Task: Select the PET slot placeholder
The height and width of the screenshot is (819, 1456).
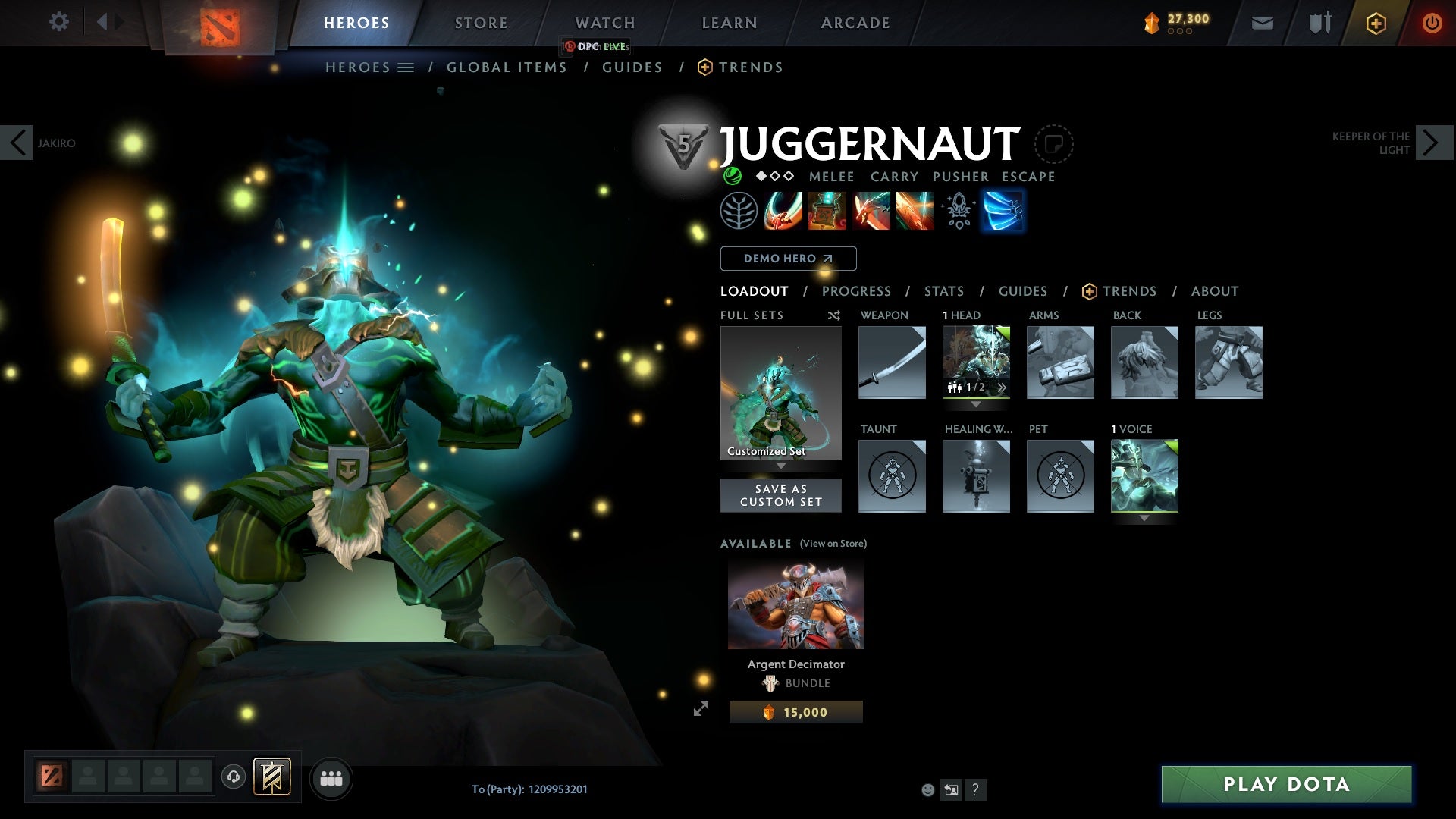Action: pos(1060,476)
